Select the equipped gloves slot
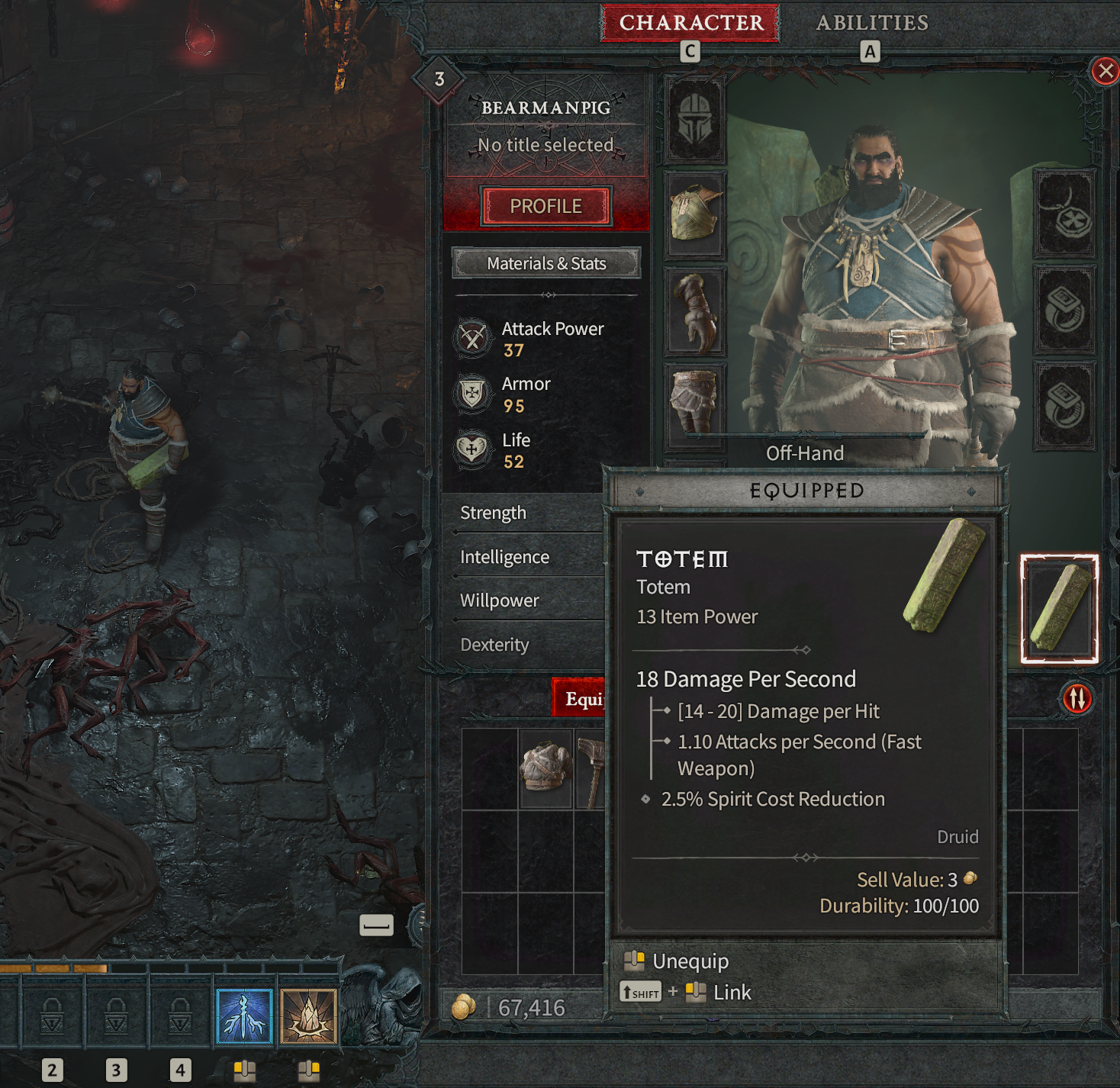This screenshot has width=1120, height=1088. pos(694,311)
